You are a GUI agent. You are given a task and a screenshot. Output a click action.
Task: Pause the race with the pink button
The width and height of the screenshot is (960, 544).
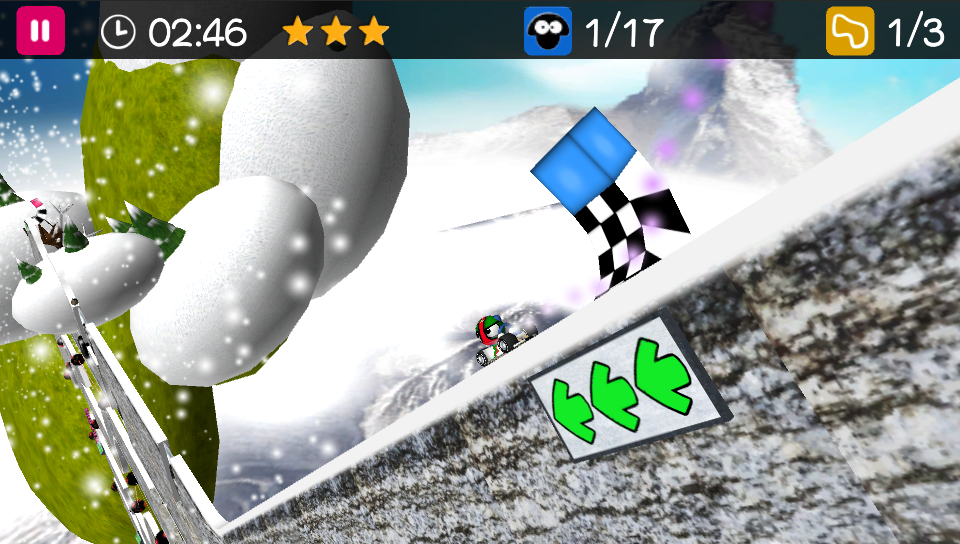(40, 31)
